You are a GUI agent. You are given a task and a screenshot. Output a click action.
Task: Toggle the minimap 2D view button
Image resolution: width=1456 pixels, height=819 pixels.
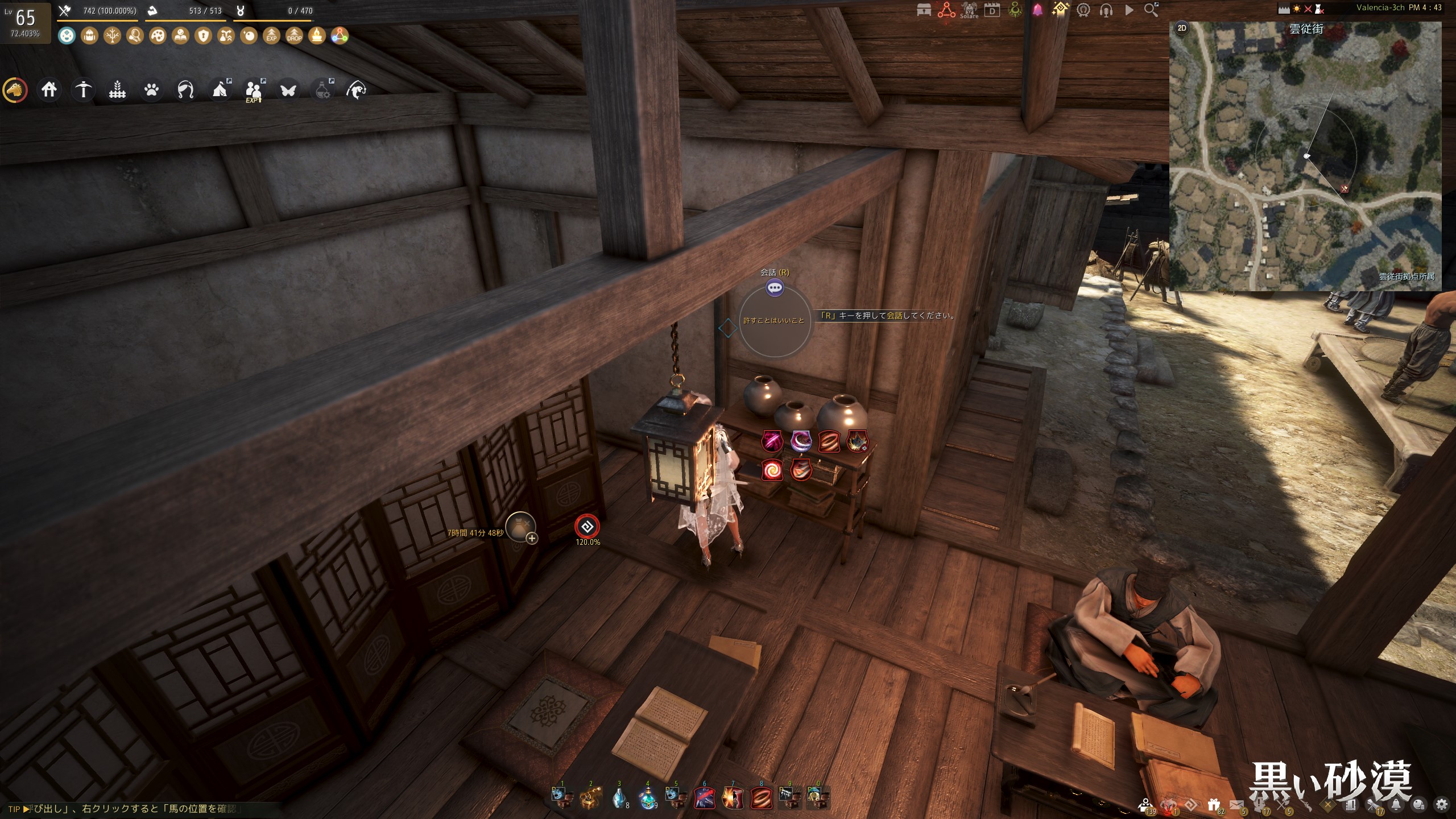click(x=1182, y=28)
